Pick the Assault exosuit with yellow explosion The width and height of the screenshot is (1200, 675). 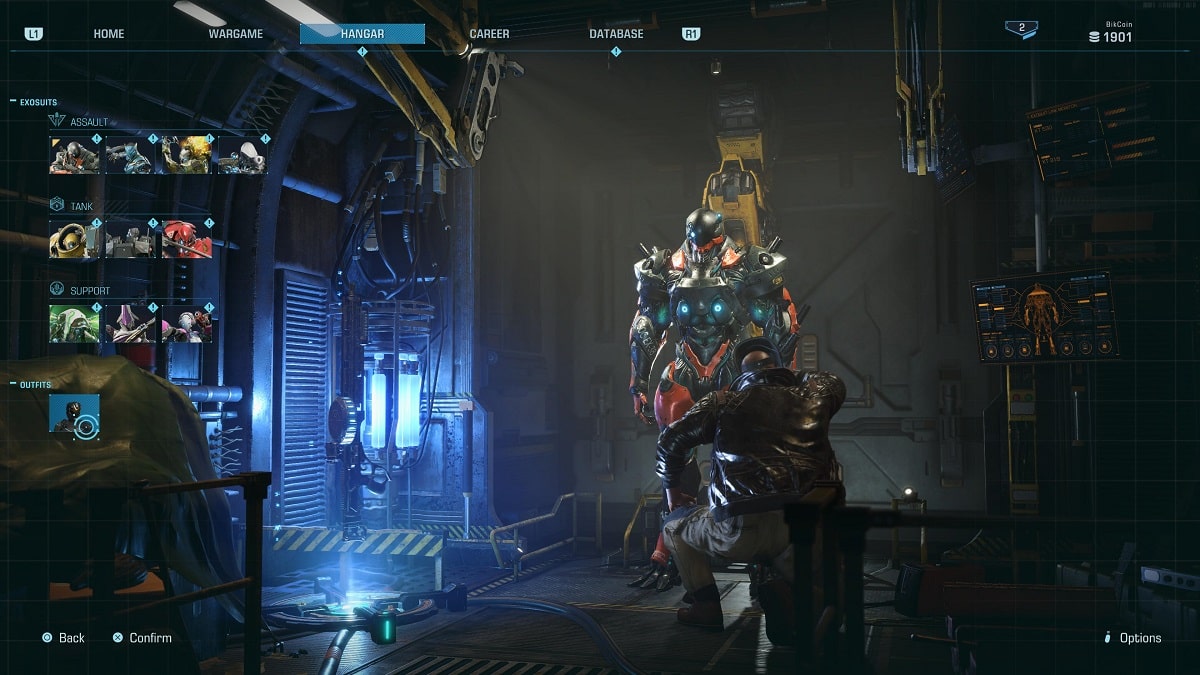tap(187, 155)
